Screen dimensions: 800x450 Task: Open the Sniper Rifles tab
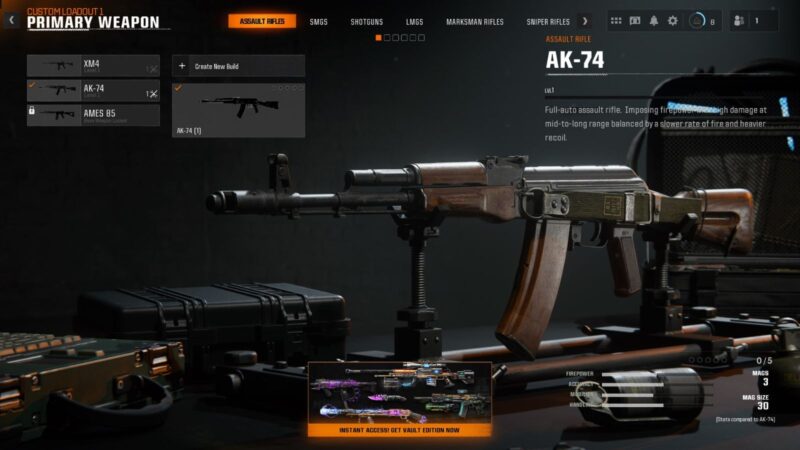[548, 21]
